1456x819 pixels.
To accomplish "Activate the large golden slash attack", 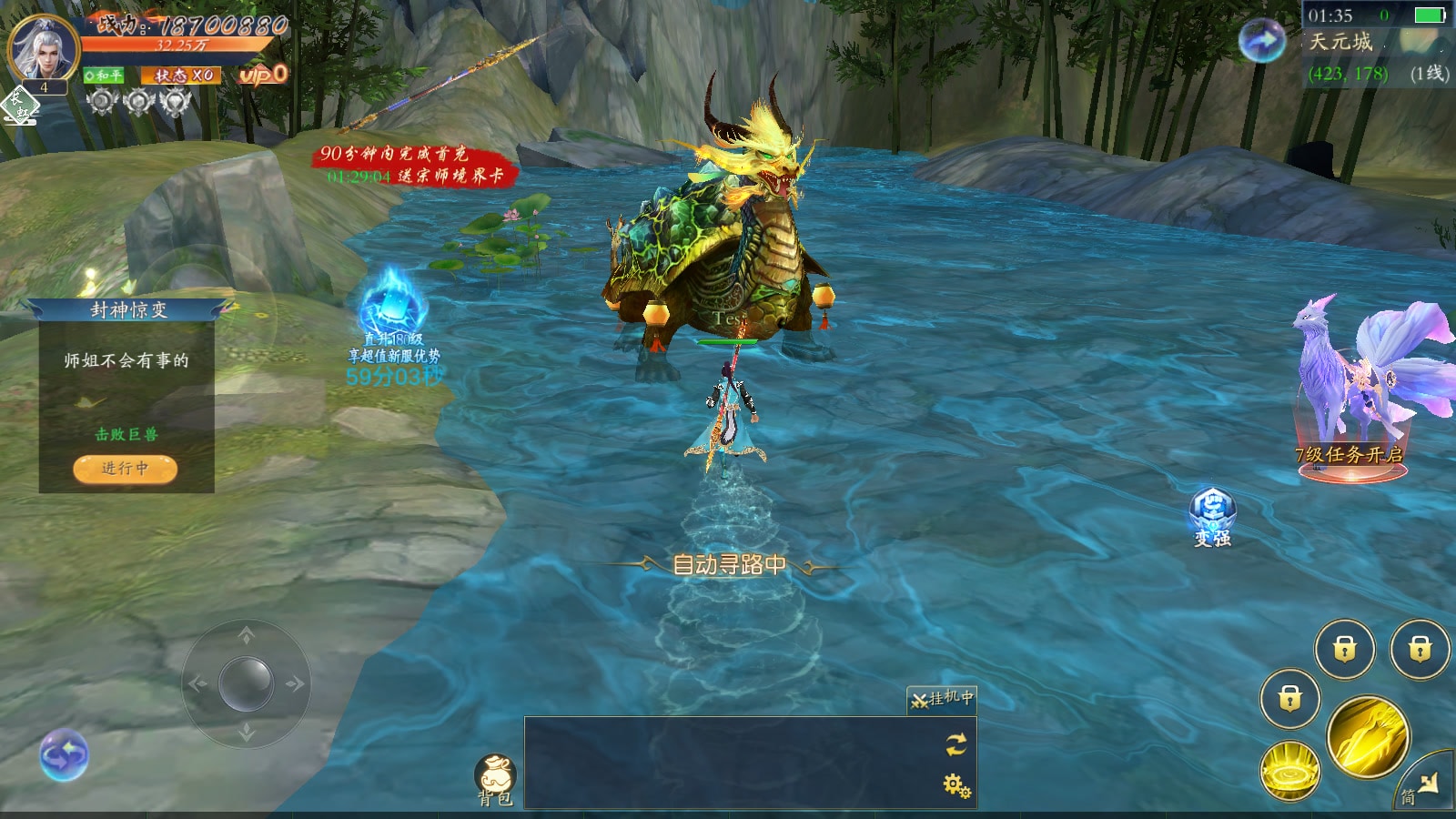I will point(1368,737).
